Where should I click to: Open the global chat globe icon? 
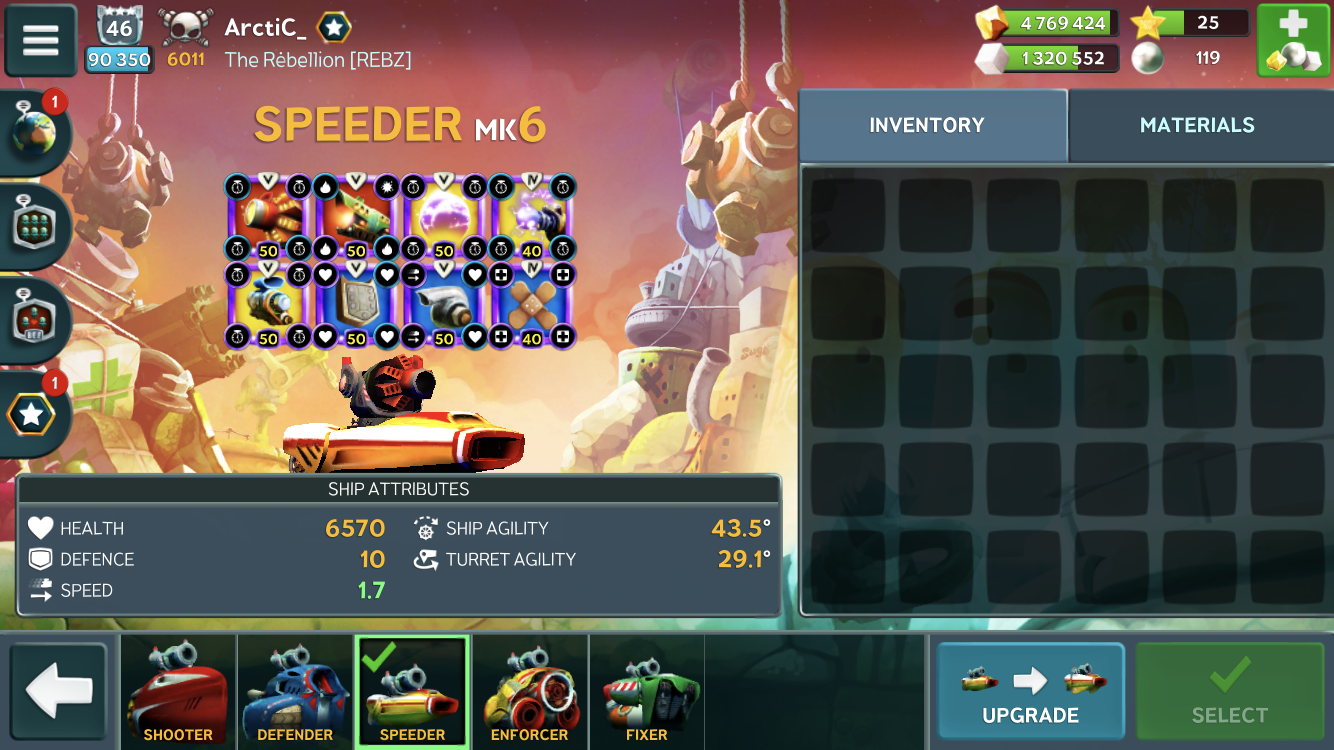click(34, 133)
